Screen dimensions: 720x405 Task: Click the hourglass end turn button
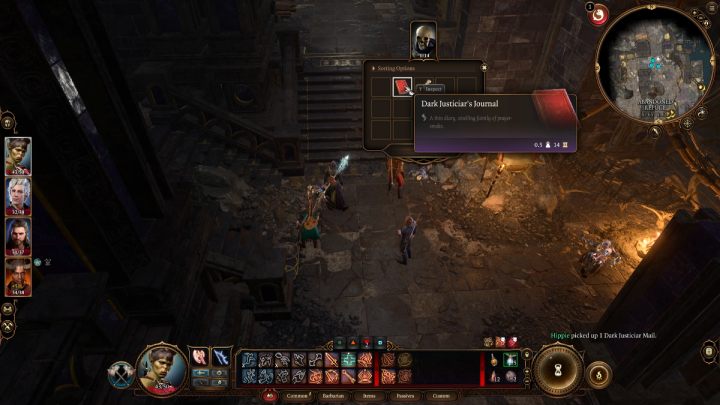coord(555,369)
